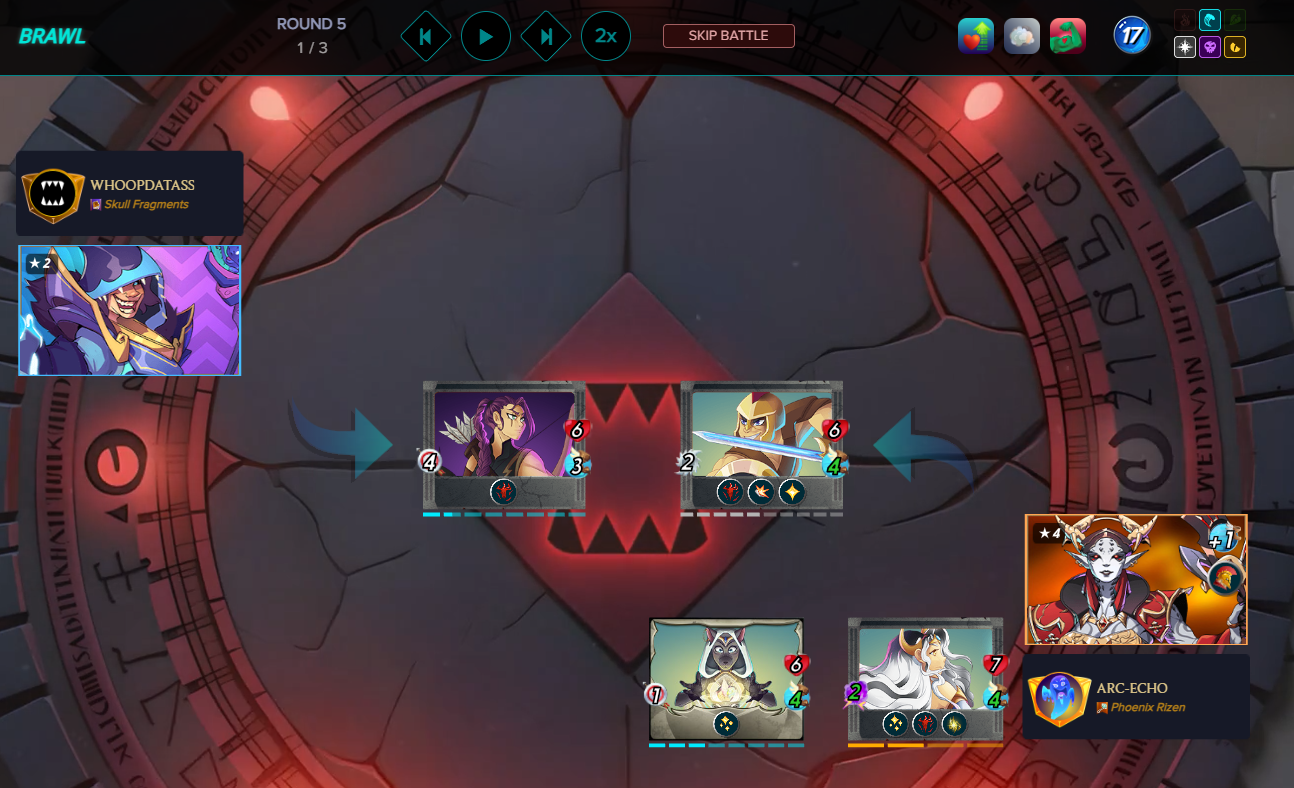Toggle 2x playback speed

point(606,37)
